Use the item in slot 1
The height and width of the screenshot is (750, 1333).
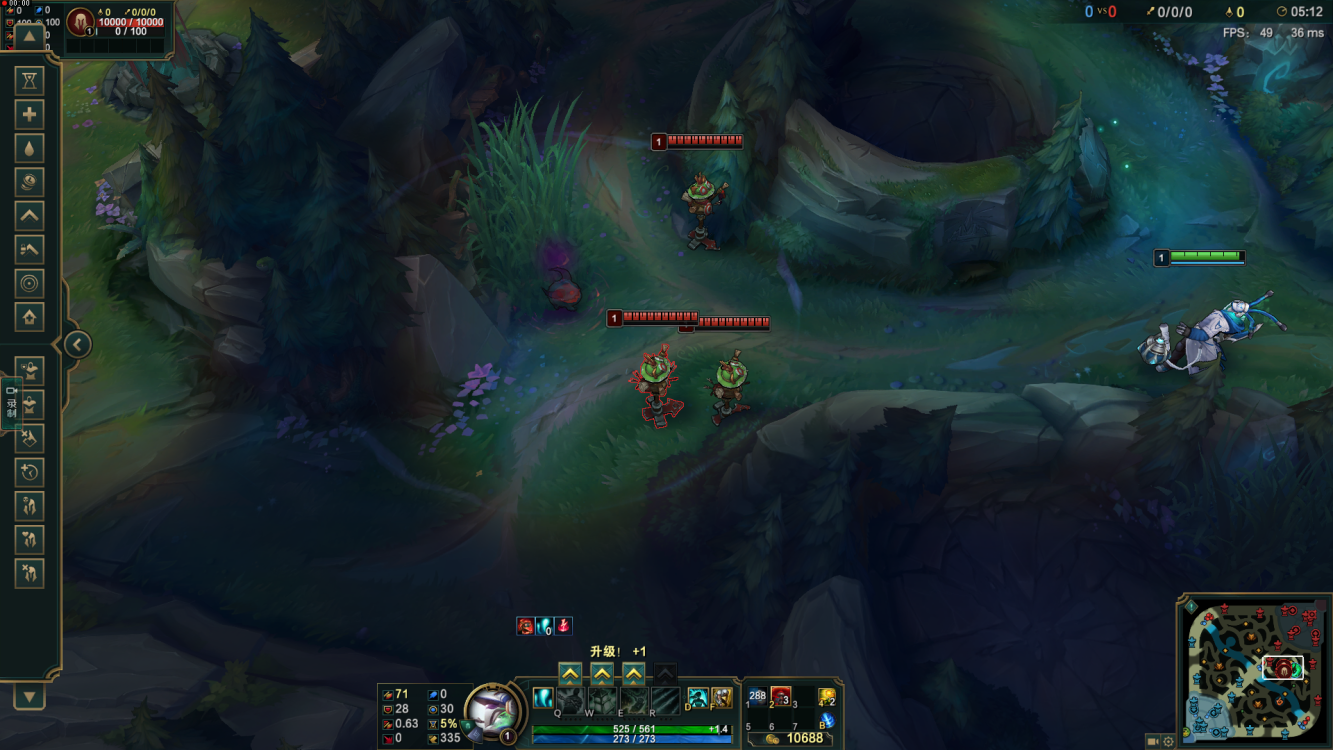pyautogui.click(x=757, y=696)
